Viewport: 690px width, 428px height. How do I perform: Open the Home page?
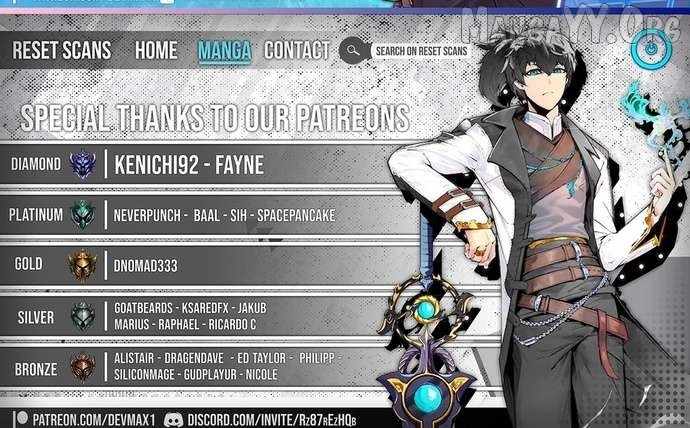156,50
